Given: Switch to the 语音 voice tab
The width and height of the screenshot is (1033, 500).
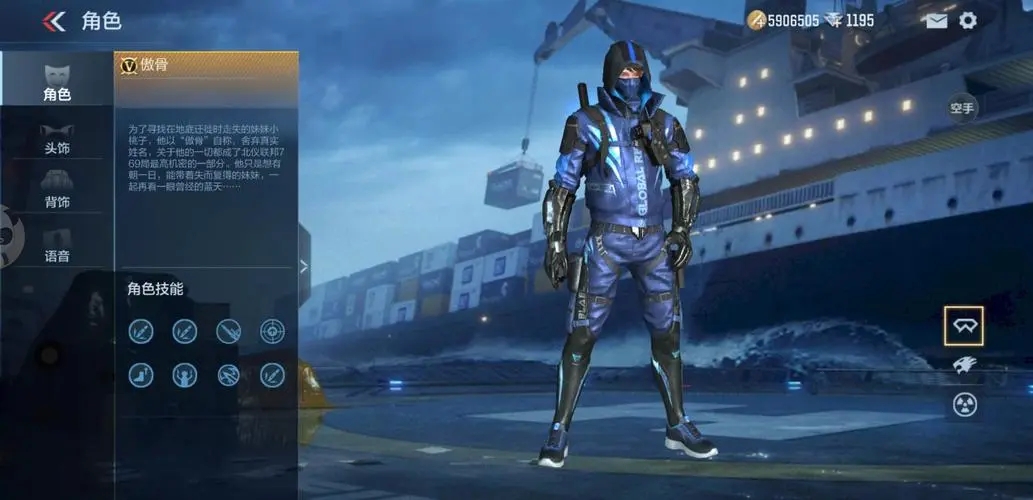Looking at the screenshot, I should 57,242.
